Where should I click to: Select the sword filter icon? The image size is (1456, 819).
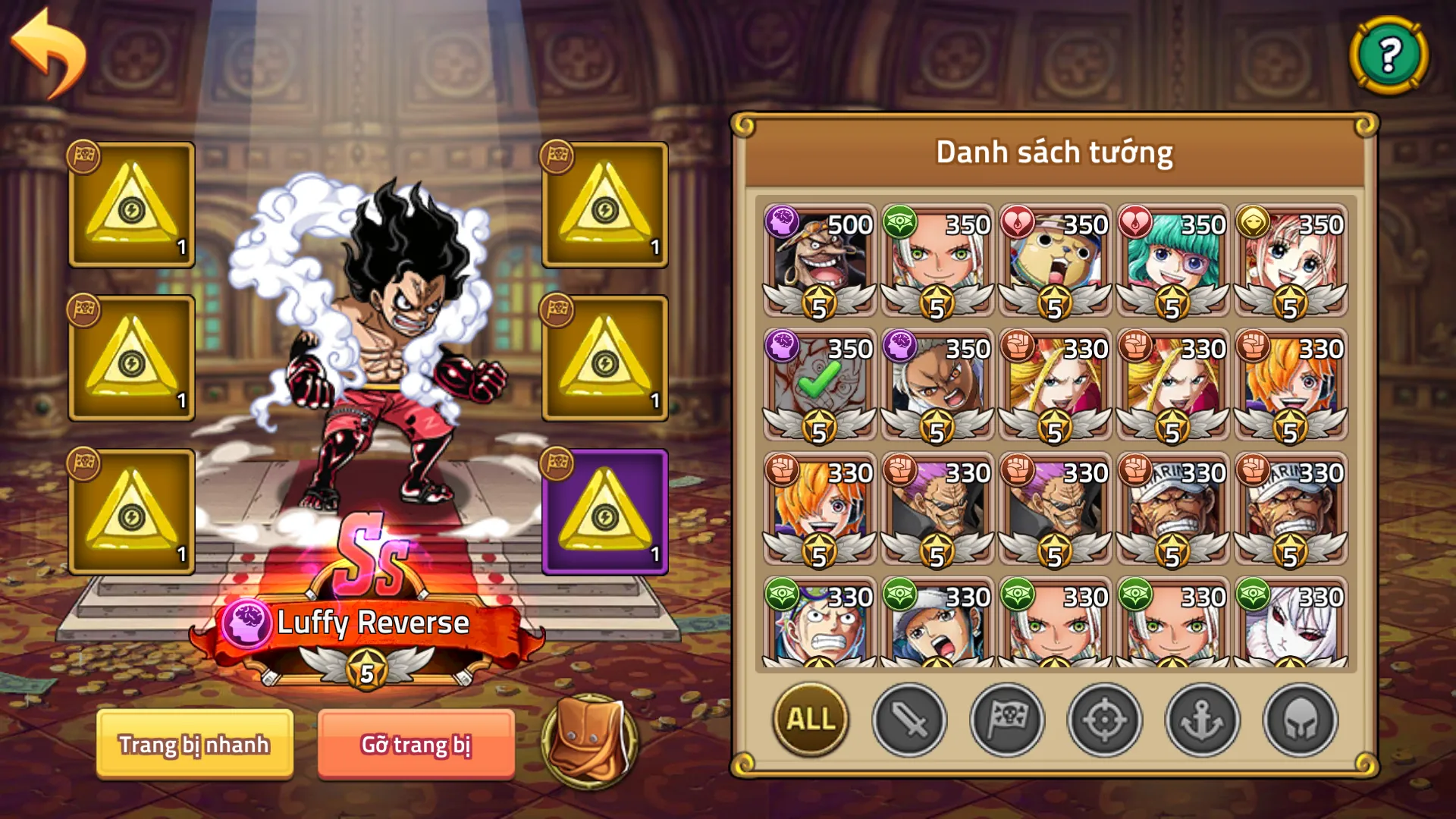click(x=909, y=721)
